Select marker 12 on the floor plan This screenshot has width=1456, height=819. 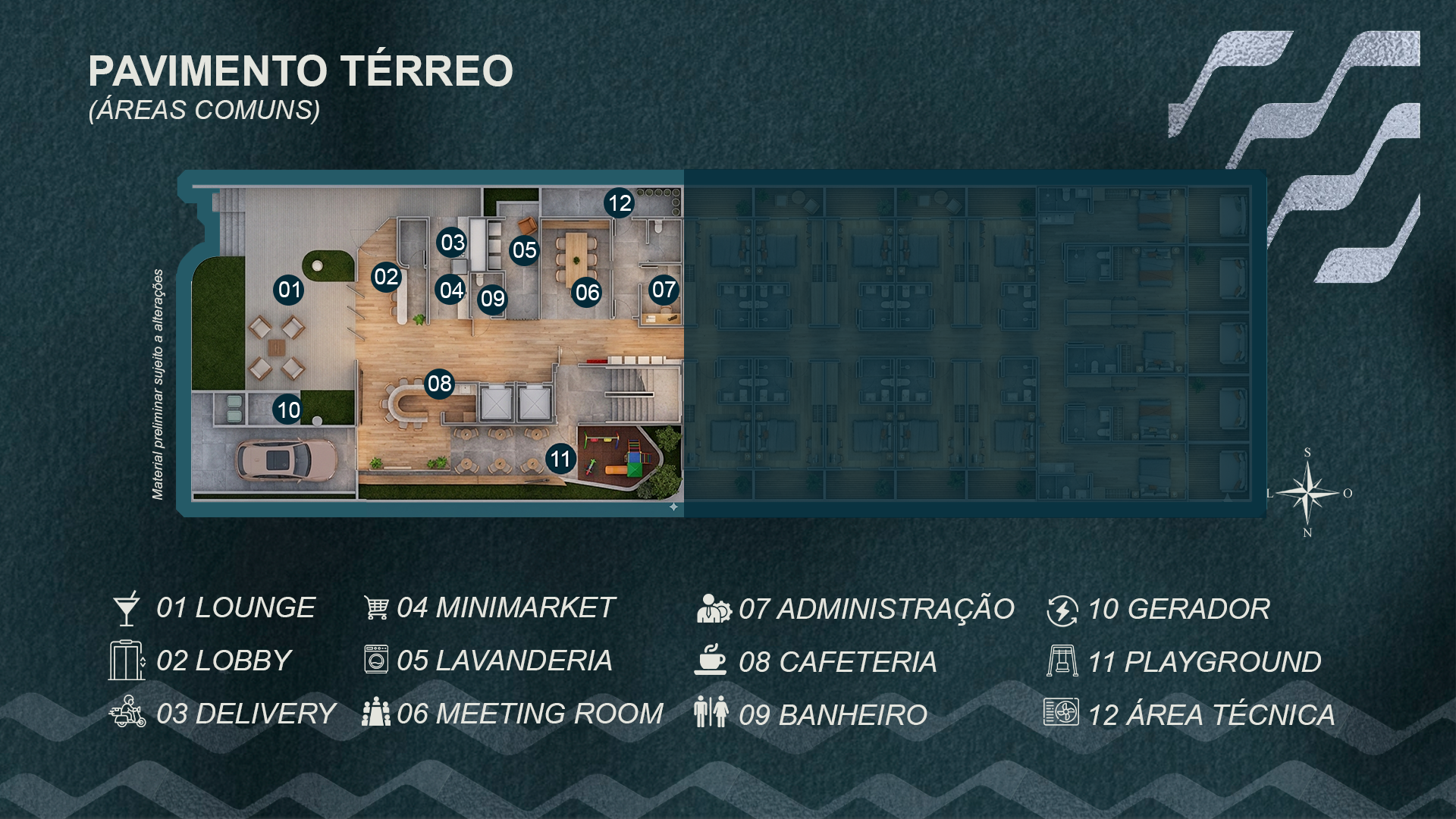pos(620,203)
